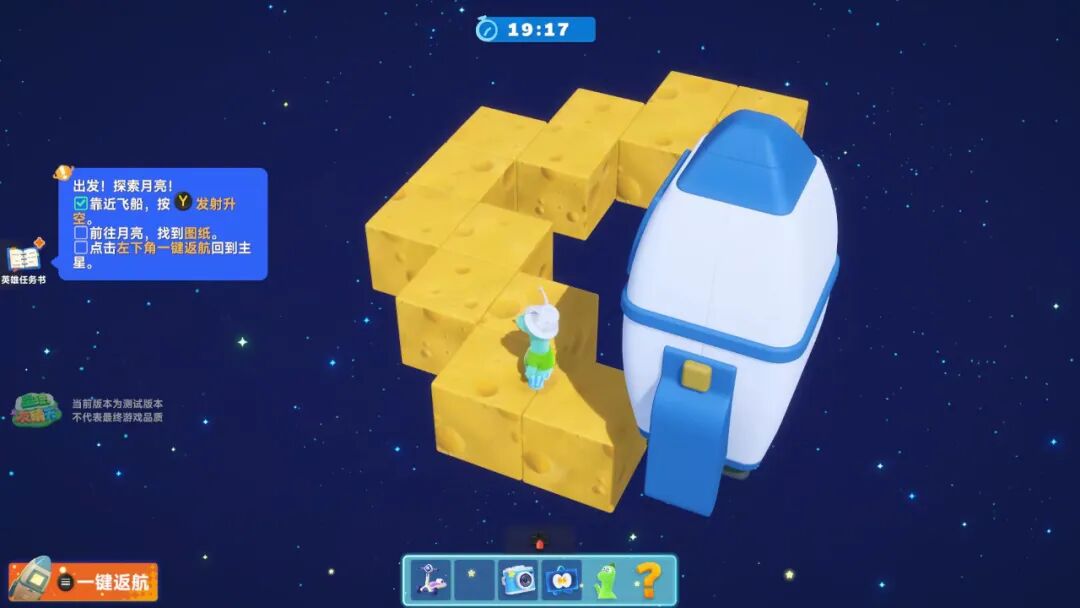This screenshot has height=608, width=1080.
Task: Choose the camera item in the hotbar
Action: pos(517,581)
